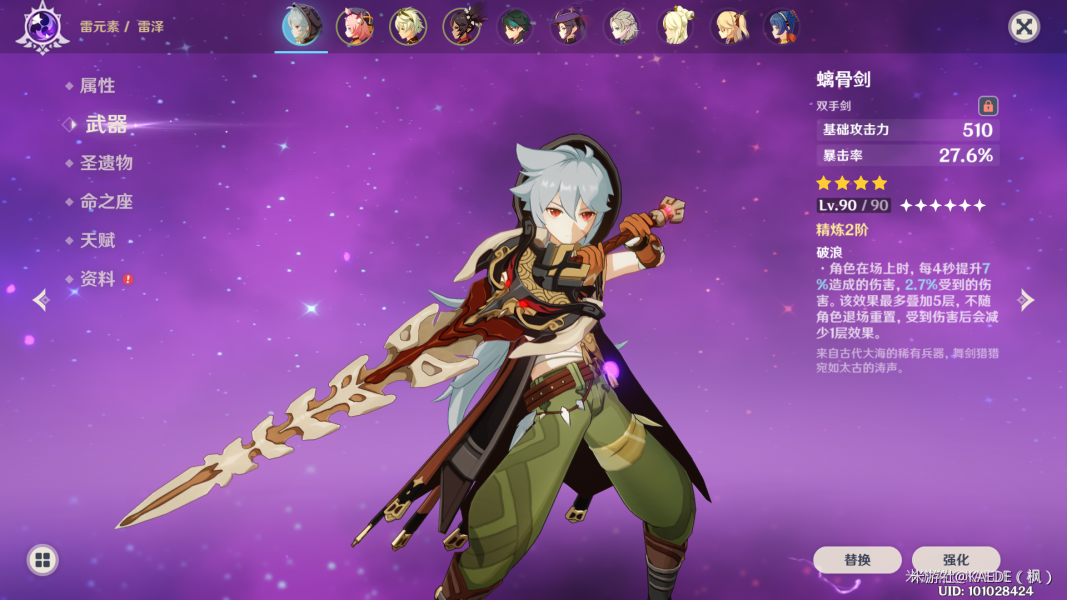
Task: Pick Mona's purple hat portrait
Action: tap(569, 26)
